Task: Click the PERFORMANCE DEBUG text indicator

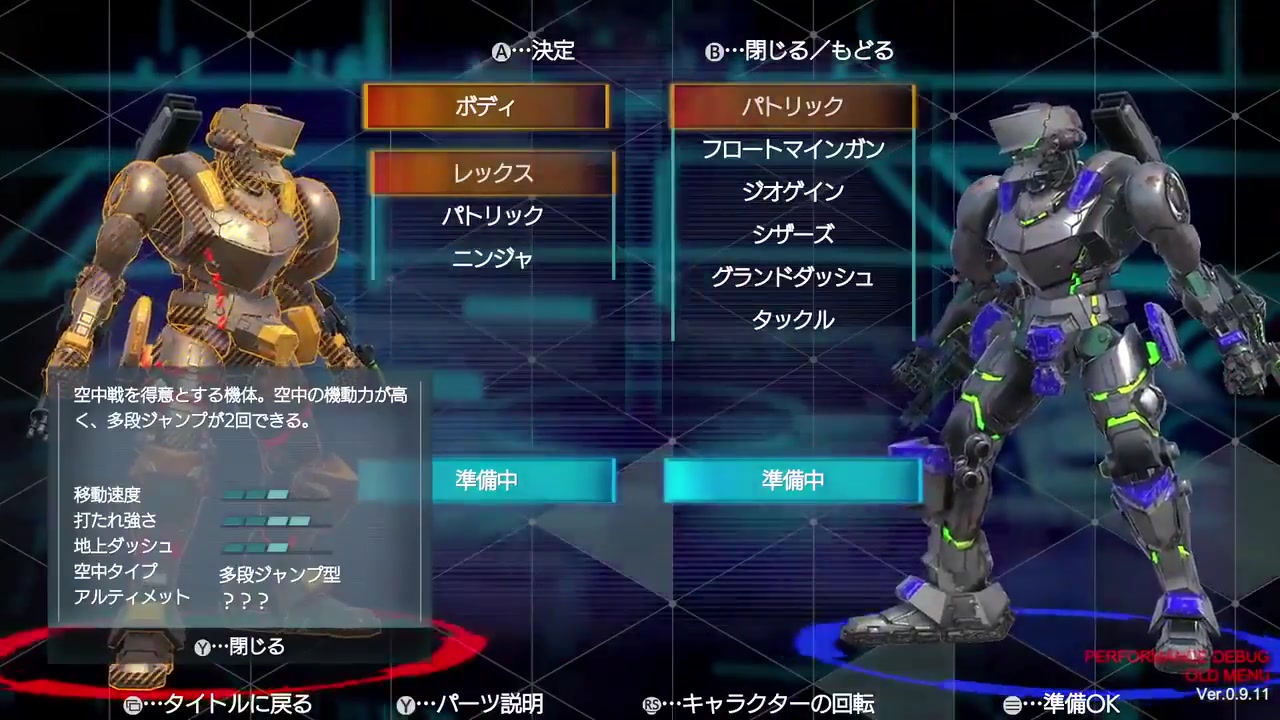Action: (x=1176, y=657)
